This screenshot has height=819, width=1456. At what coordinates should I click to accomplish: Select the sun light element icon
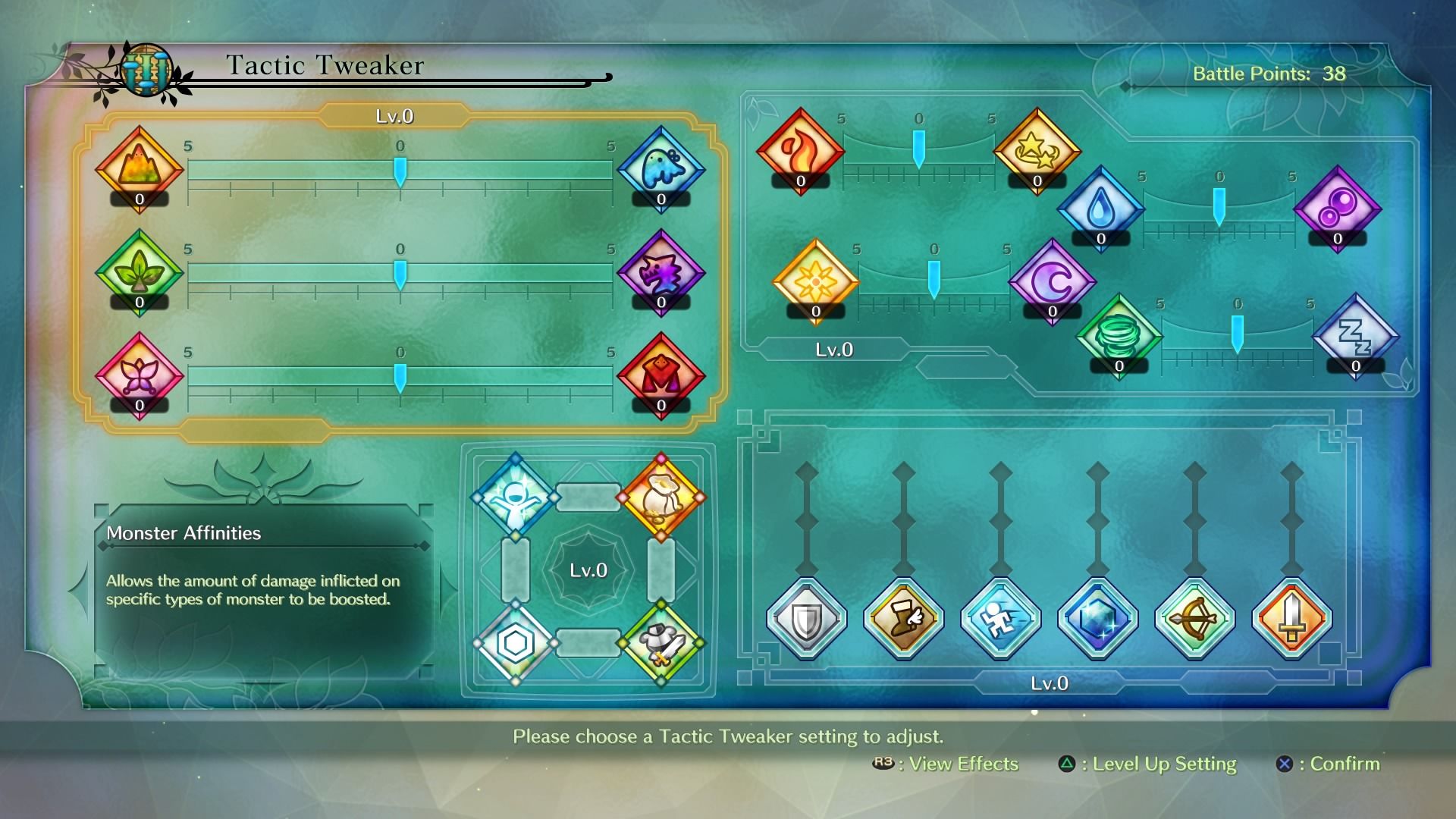point(817,282)
